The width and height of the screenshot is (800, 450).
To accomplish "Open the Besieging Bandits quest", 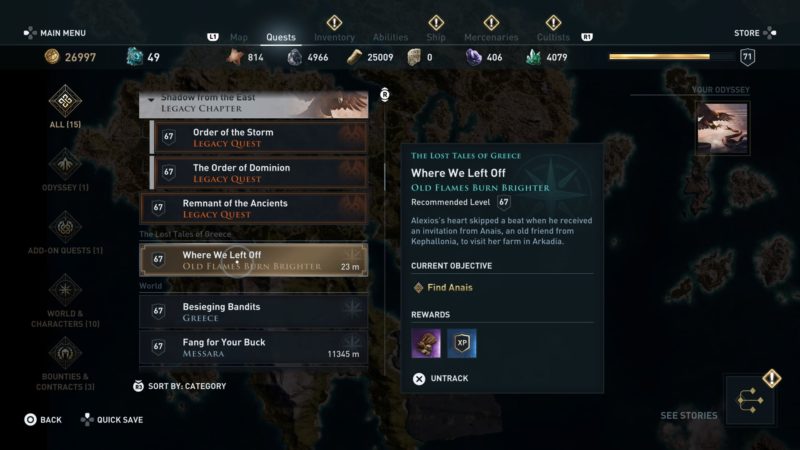I will click(x=253, y=312).
